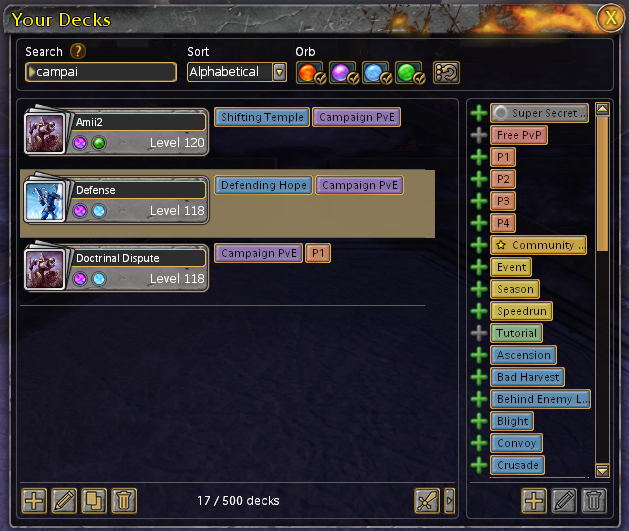Viewport: 629px width, 531px height.
Task: Click the tag list scroll-down arrow
Action: point(602,470)
